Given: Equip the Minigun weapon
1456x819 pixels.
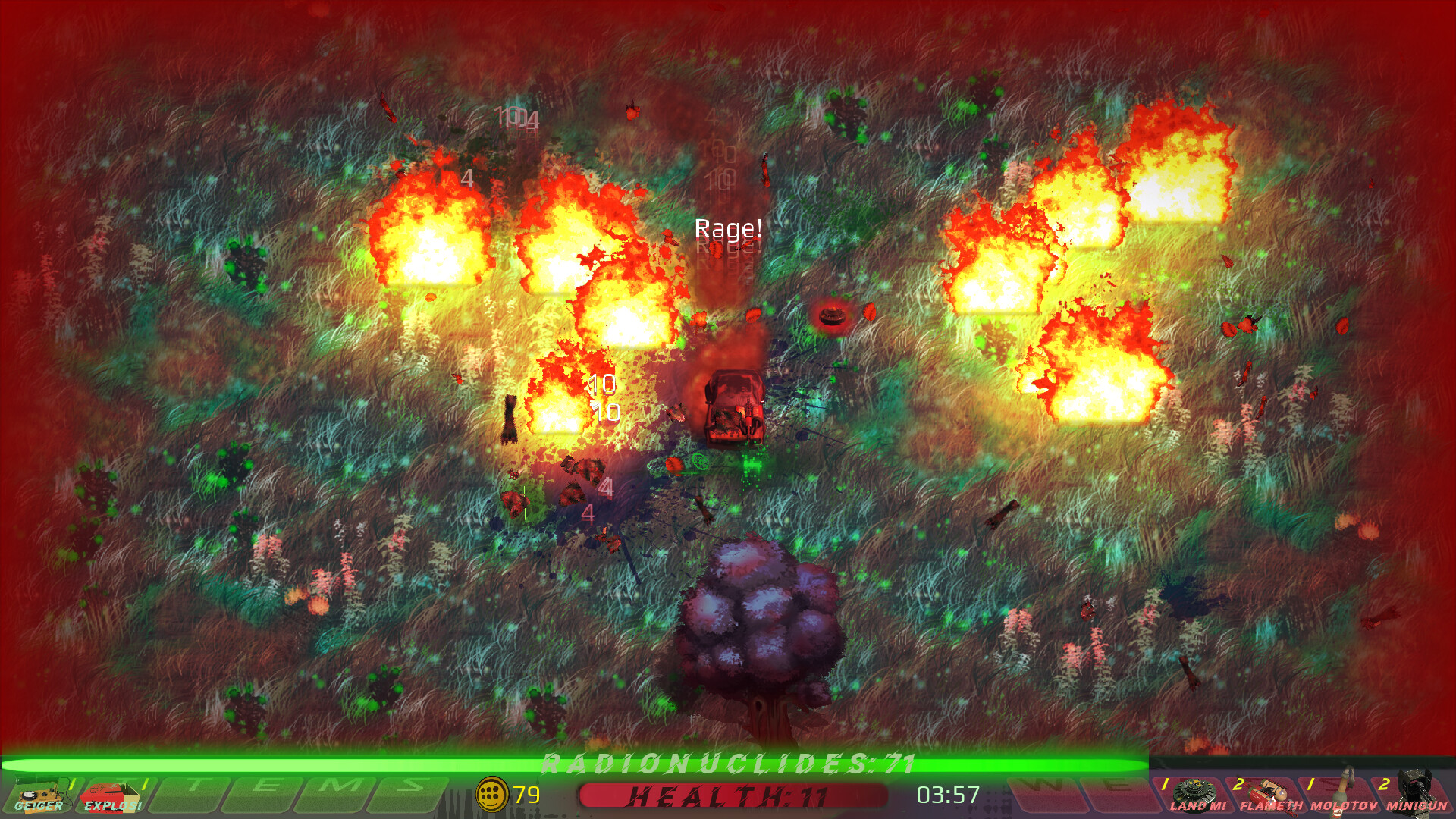Looking at the screenshot, I should (1417, 793).
